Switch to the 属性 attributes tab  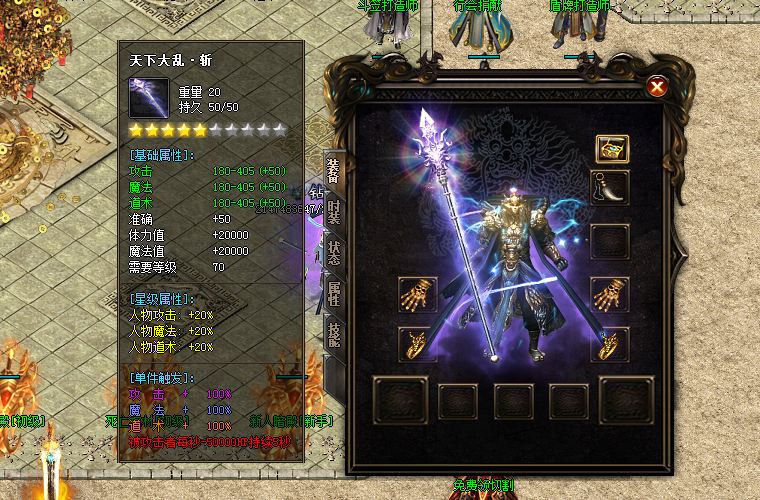pyautogui.click(x=334, y=295)
